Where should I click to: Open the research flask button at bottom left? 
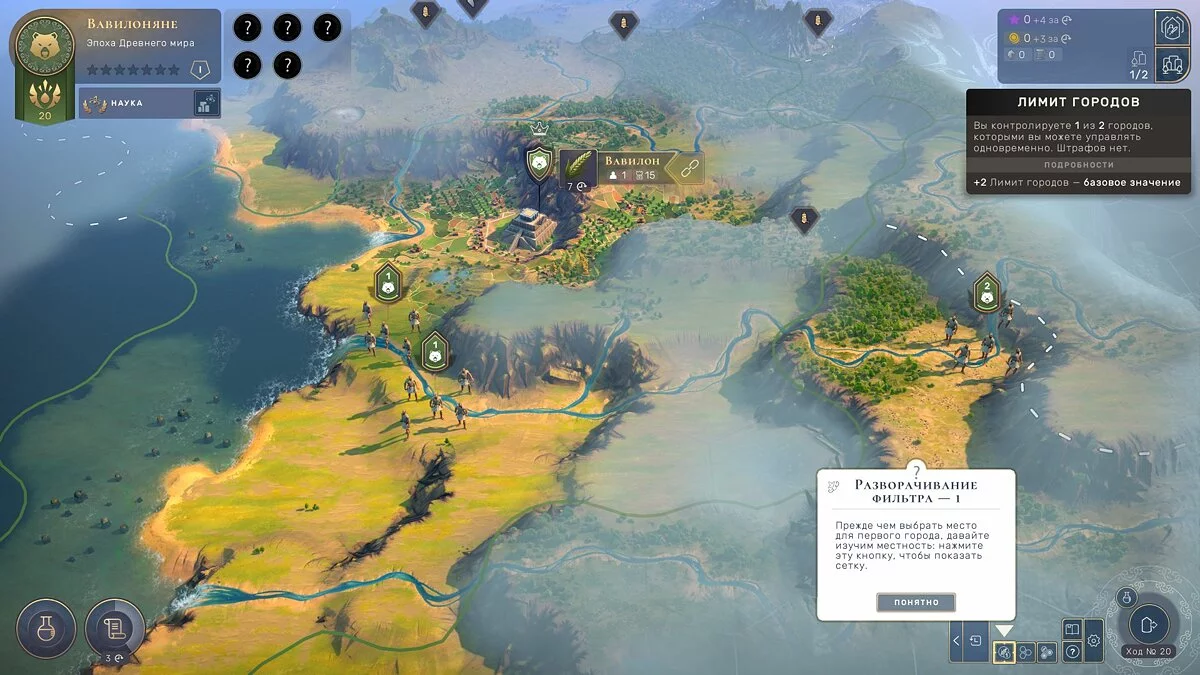point(46,628)
